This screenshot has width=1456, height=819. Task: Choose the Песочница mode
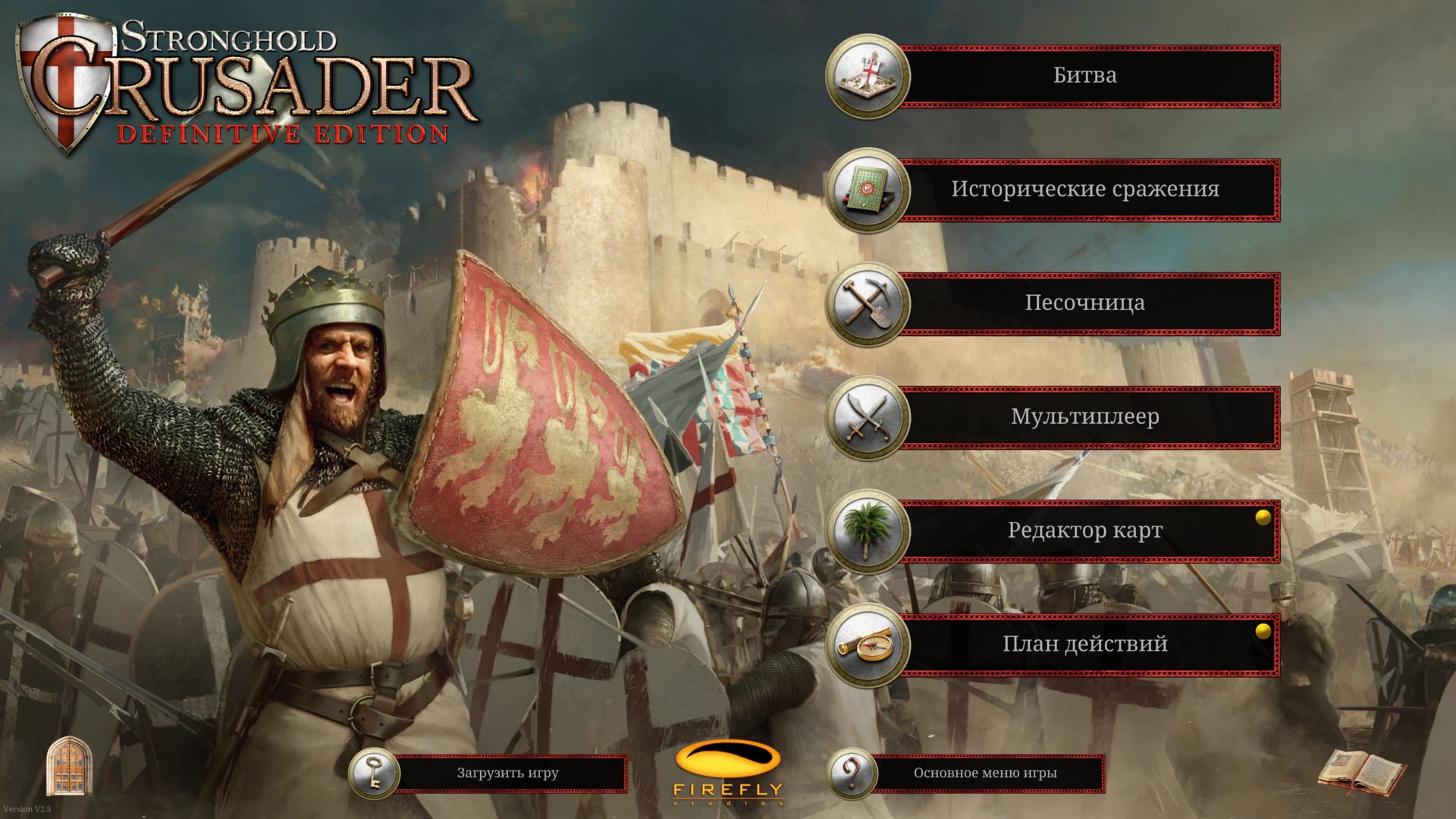[x=1084, y=303]
